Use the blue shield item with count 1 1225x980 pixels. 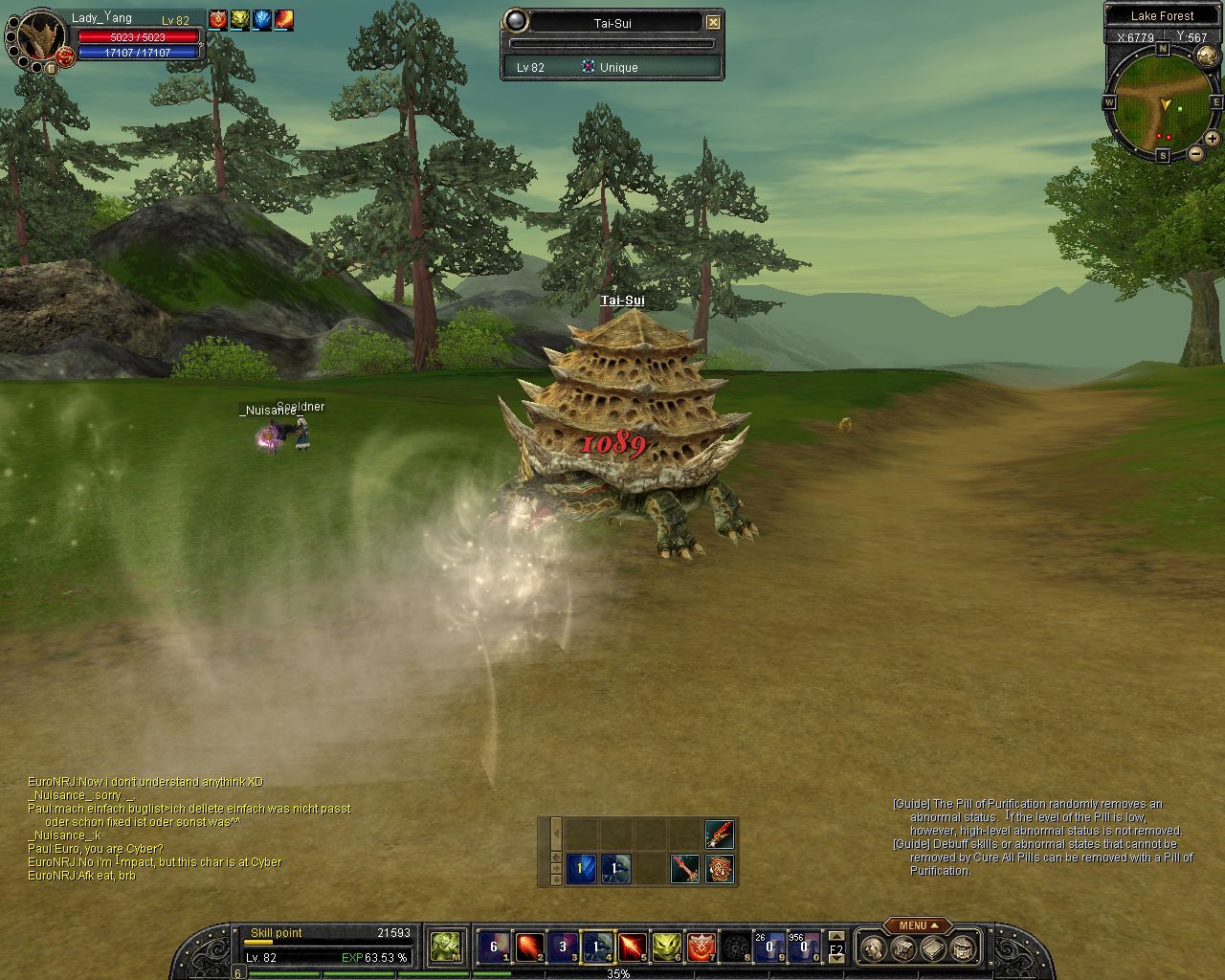point(581,869)
